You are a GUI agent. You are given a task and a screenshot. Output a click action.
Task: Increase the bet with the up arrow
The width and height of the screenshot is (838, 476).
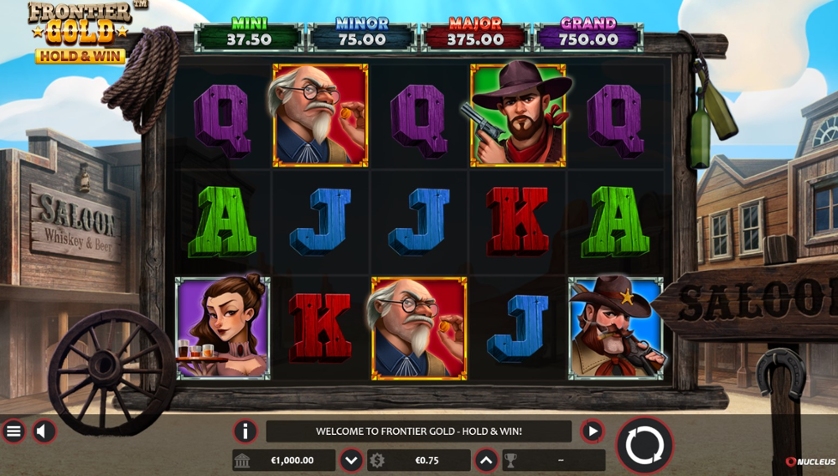coord(486,461)
